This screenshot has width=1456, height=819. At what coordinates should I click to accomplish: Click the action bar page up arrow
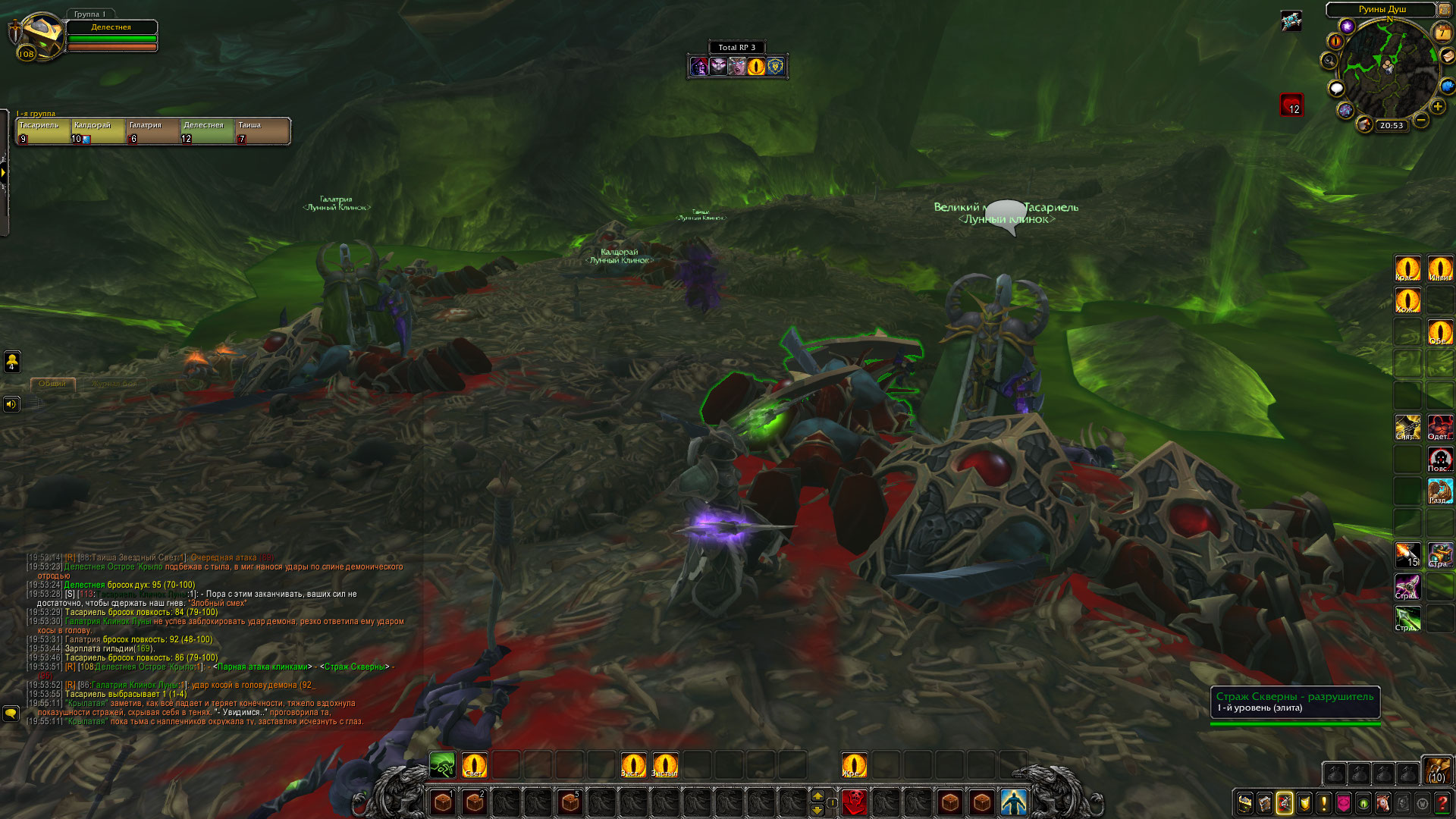point(817,795)
